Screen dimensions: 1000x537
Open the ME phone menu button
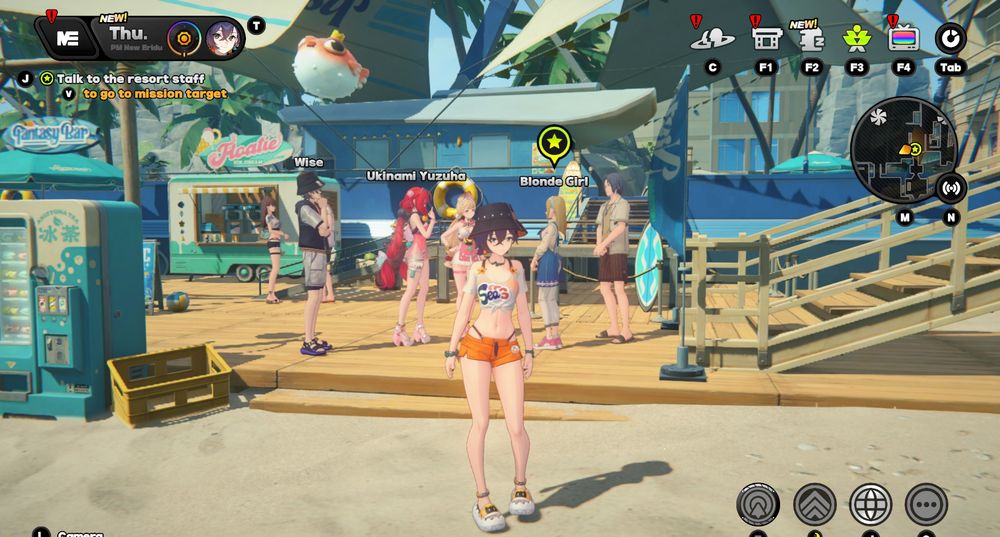coord(68,38)
